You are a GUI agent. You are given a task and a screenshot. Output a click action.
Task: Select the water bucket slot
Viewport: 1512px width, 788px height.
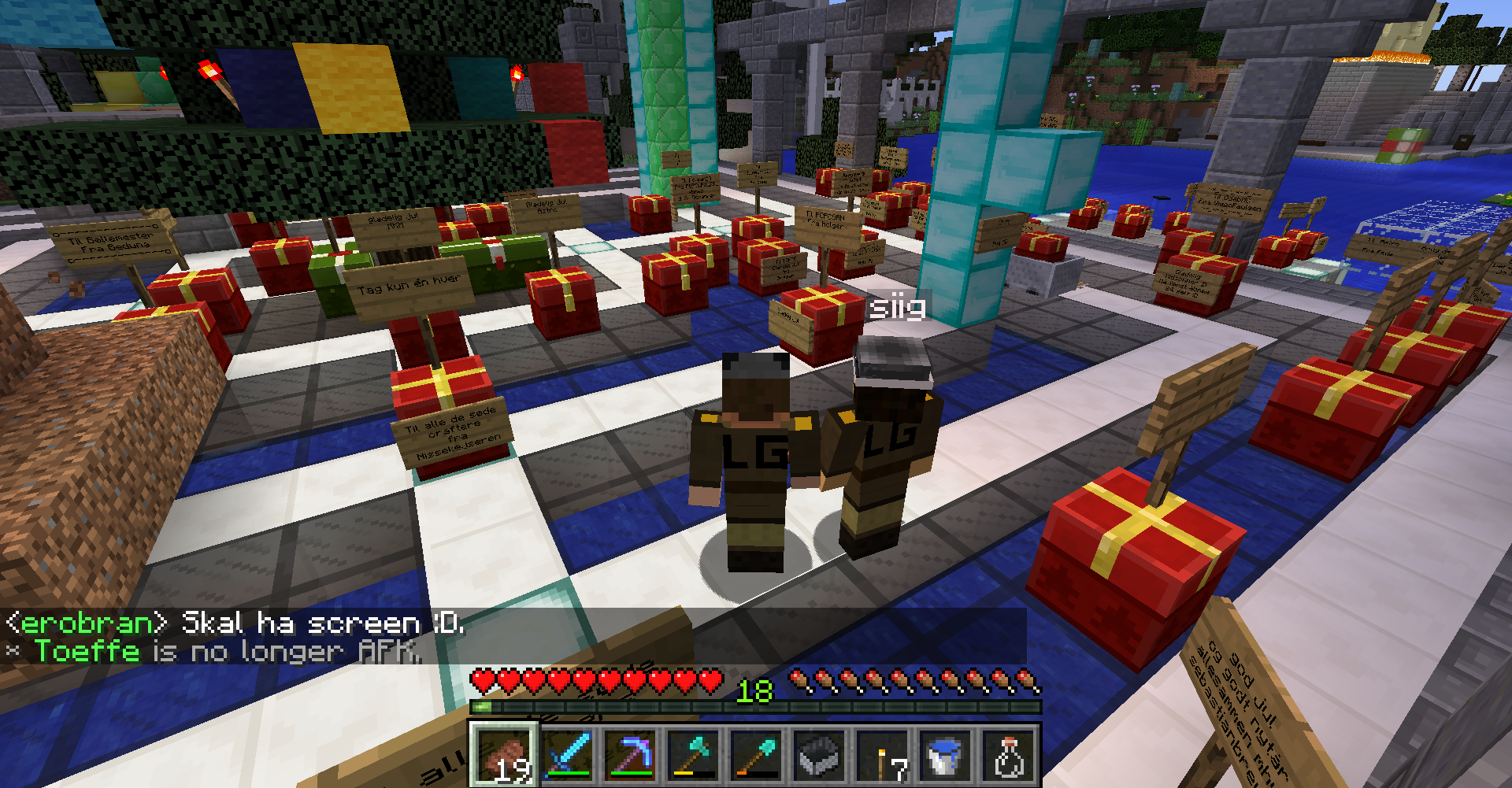tap(946, 756)
